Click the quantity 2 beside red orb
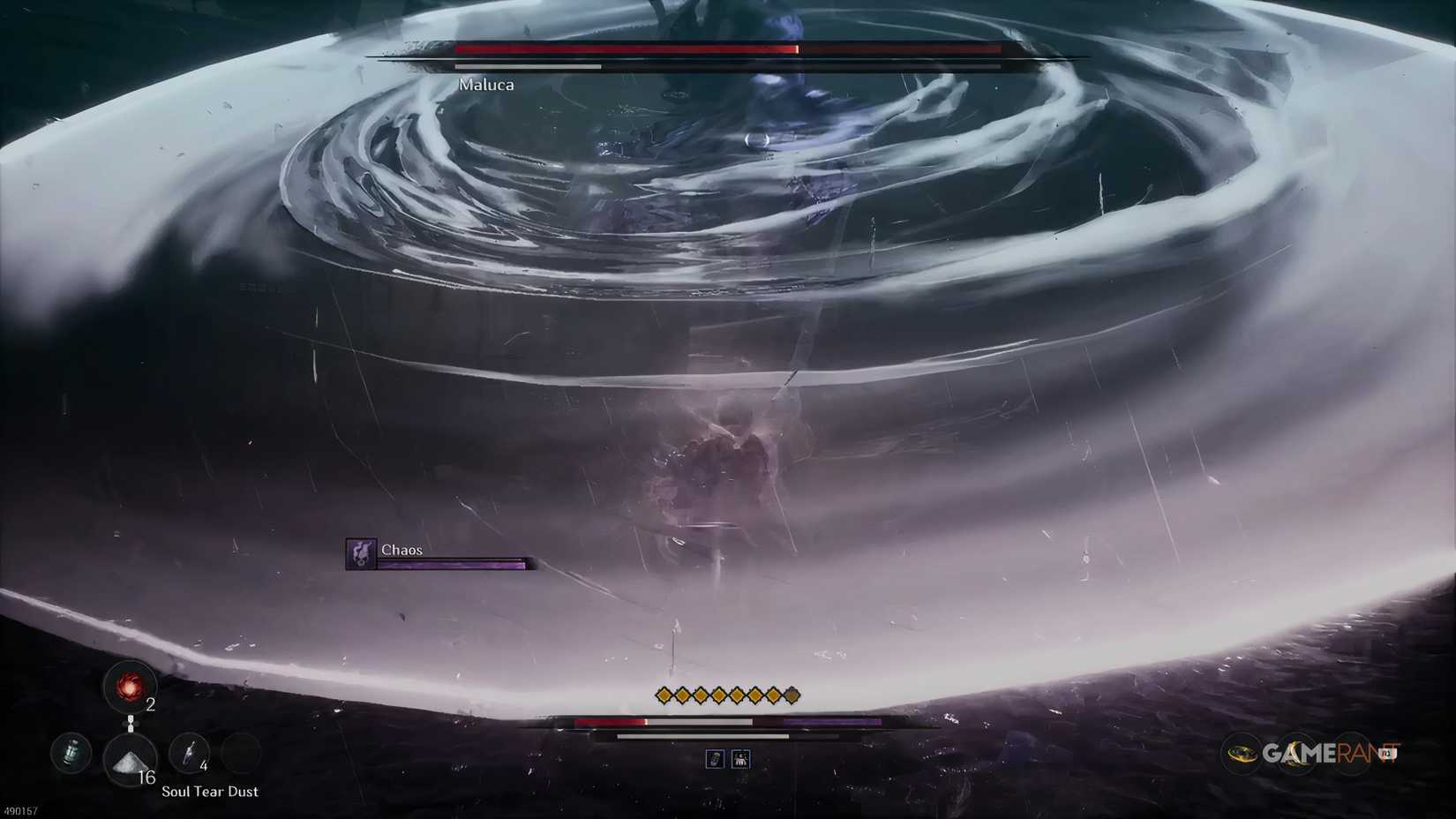The height and width of the screenshot is (819, 1456). [150, 705]
